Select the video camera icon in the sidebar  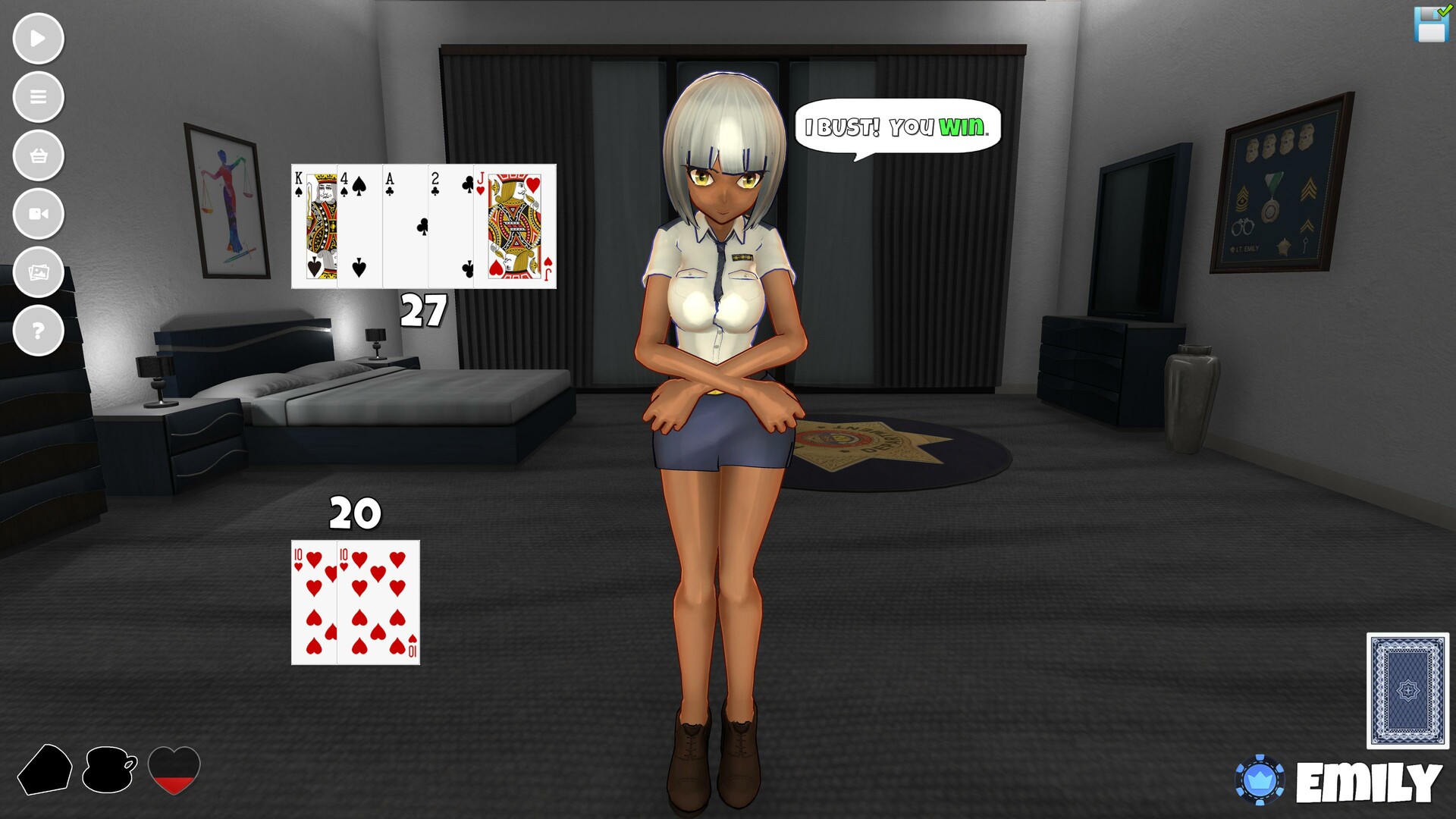(x=39, y=214)
